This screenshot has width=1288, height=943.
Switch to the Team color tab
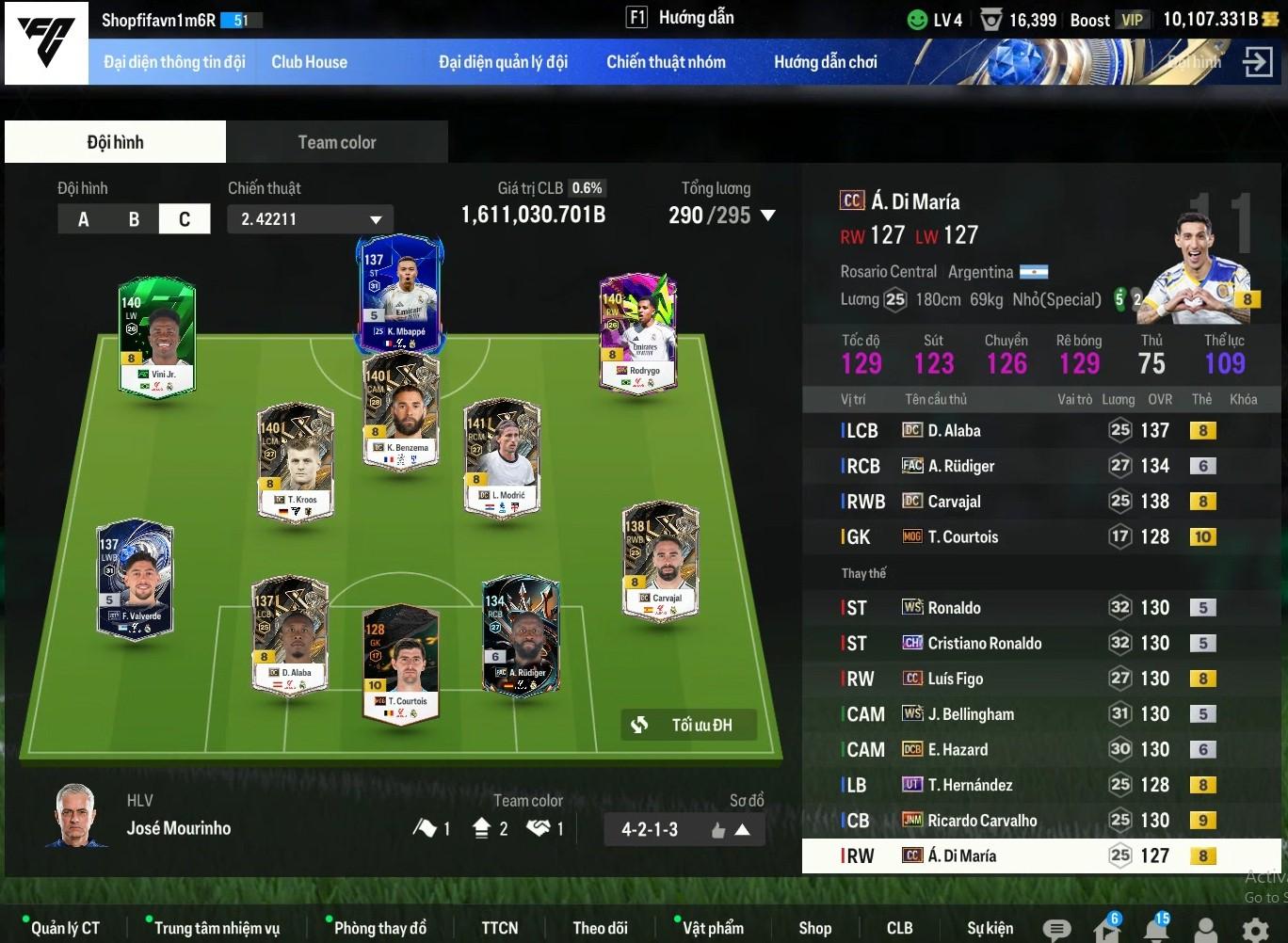coord(336,142)
